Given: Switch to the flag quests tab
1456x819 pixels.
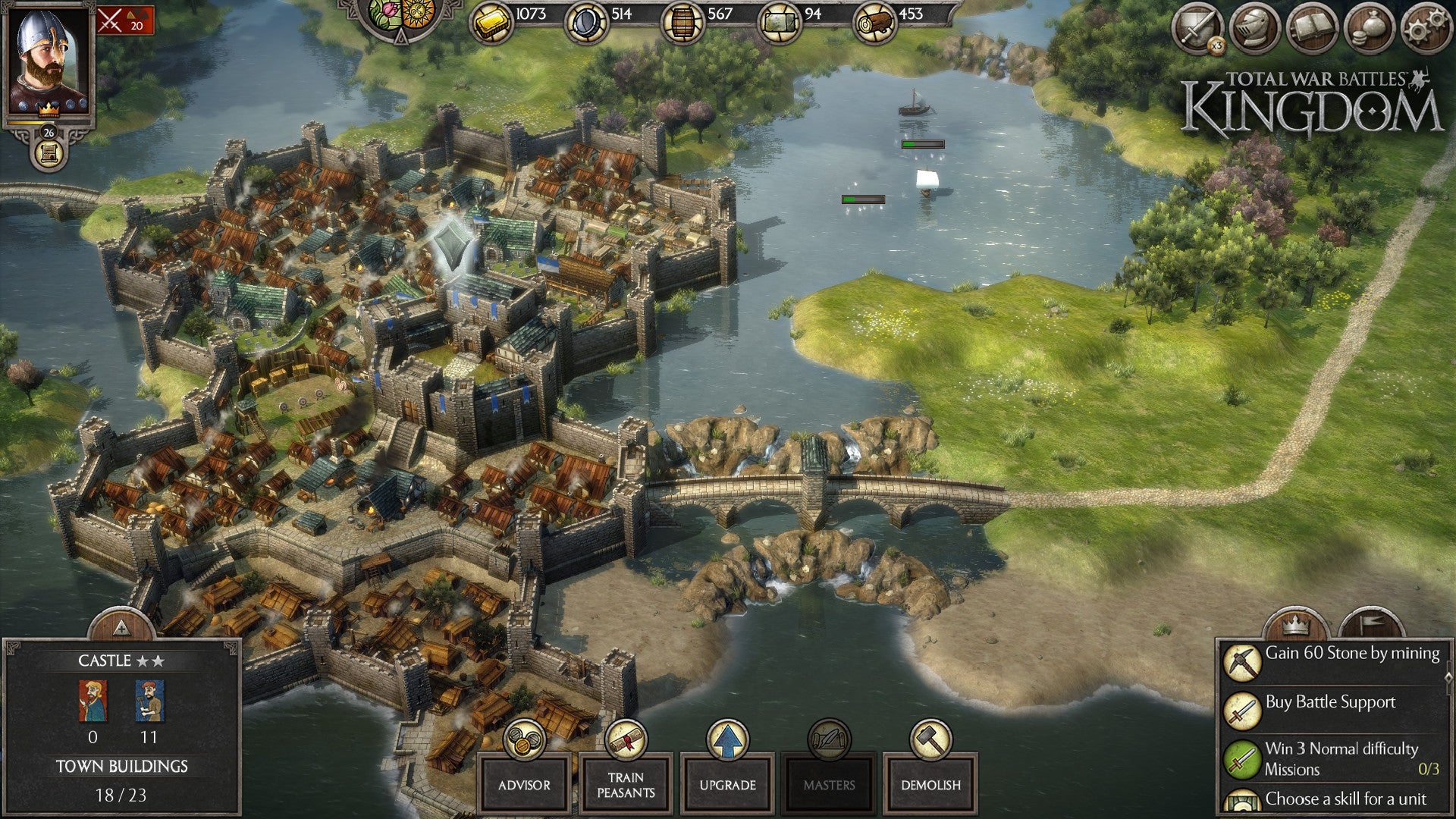Looking at the screenshot, I should pyautogui.click(x=1371, y=625).
